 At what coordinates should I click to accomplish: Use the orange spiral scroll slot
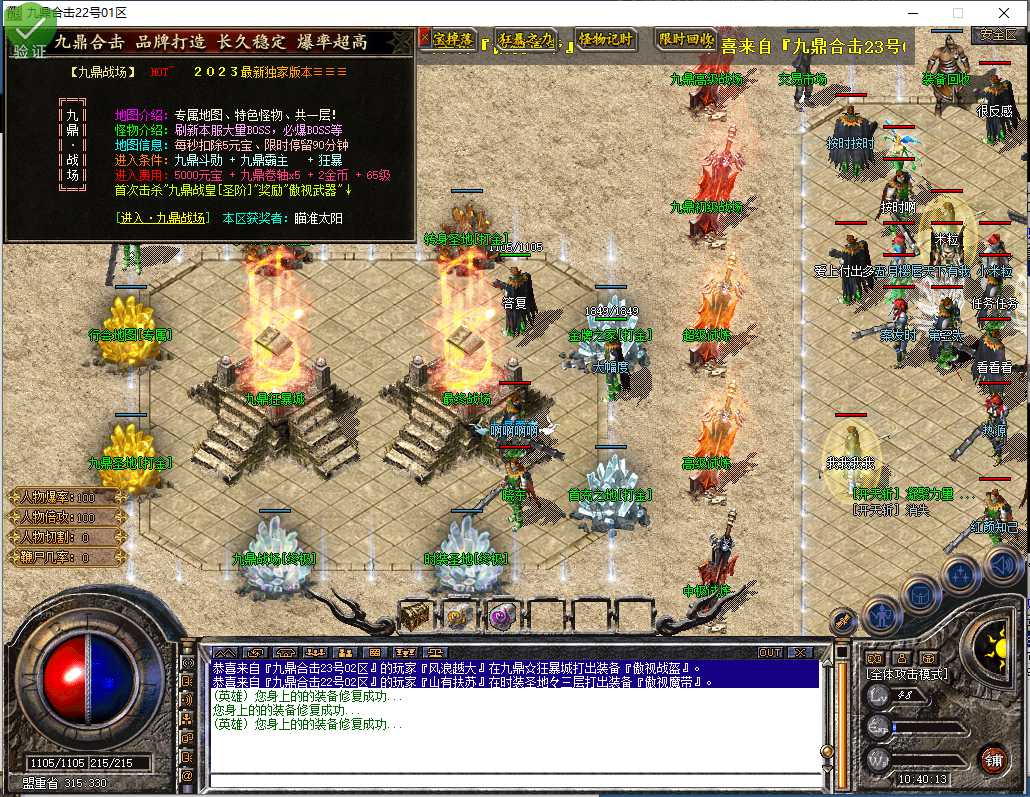point(459,616)
